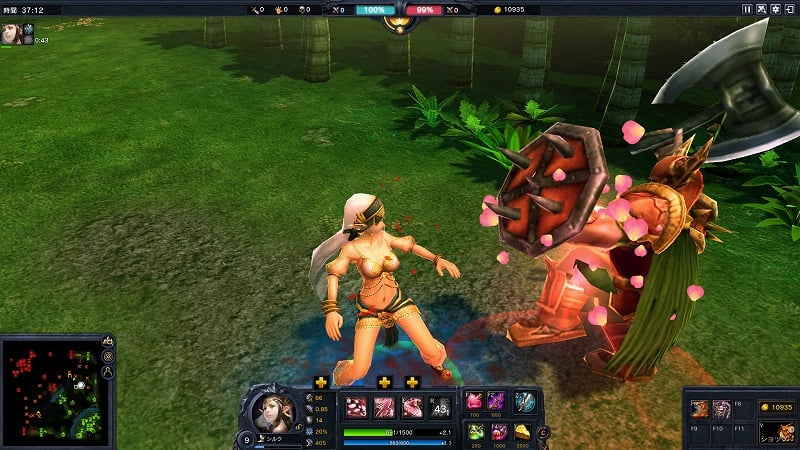Use the green frog item slot
The image size is (800, 450).
point(474,431)
